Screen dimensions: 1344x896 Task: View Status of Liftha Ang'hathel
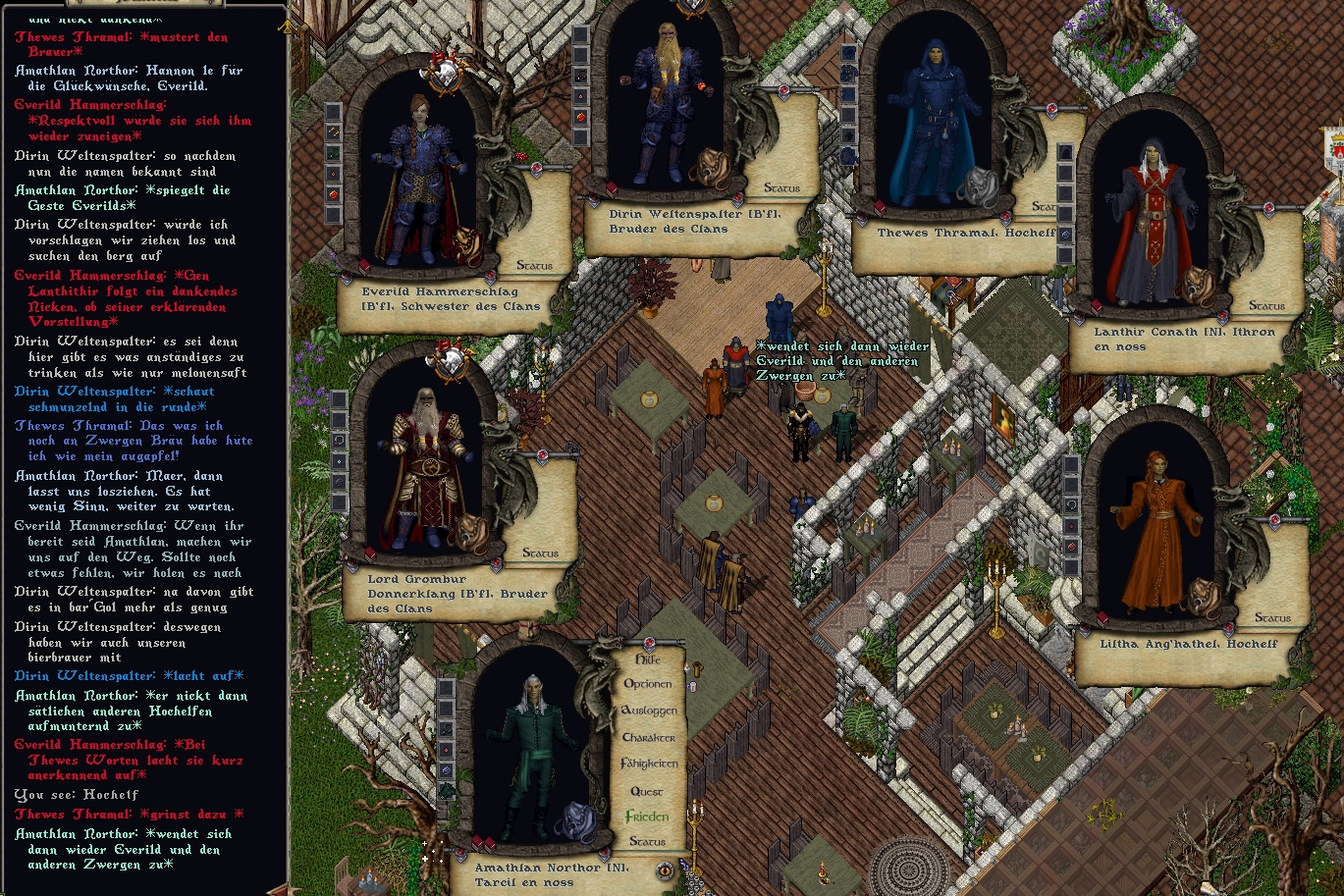tap(1272, 618)
